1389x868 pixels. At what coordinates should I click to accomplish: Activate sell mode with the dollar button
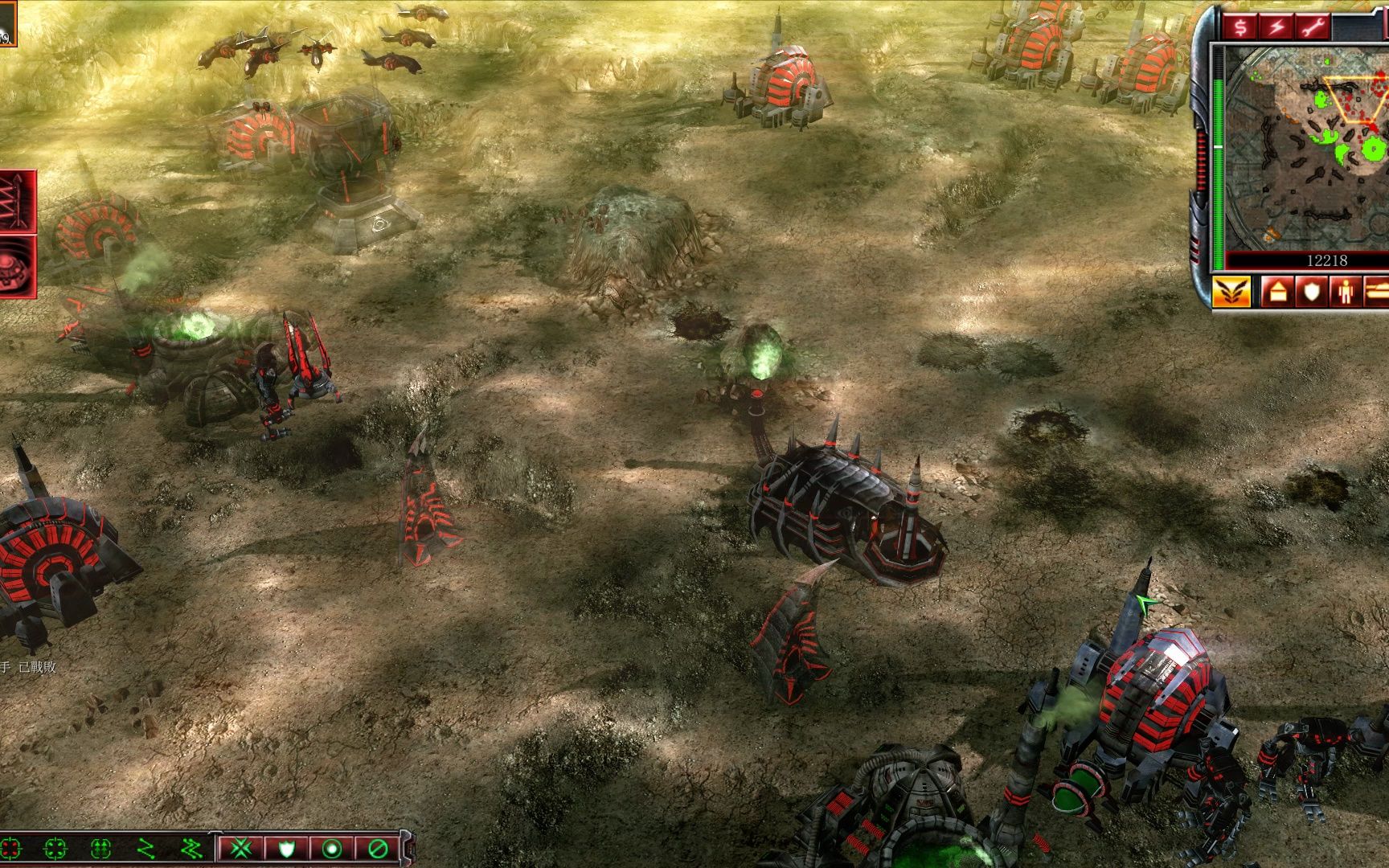(1240, 27)
